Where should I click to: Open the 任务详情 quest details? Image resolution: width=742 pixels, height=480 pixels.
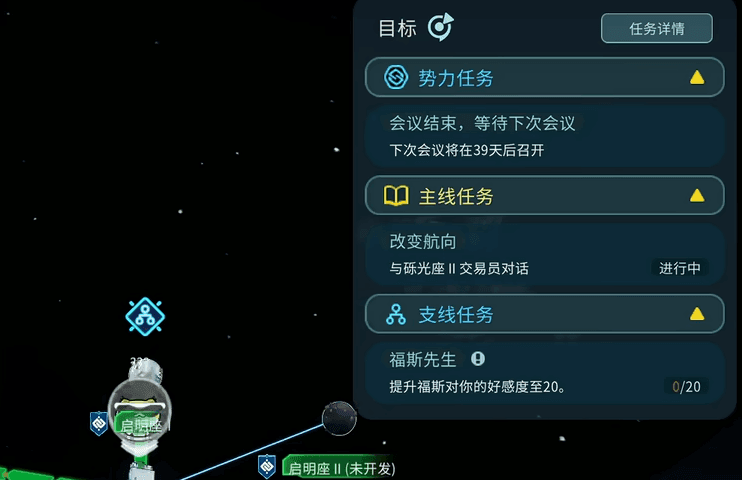[656, 29]
